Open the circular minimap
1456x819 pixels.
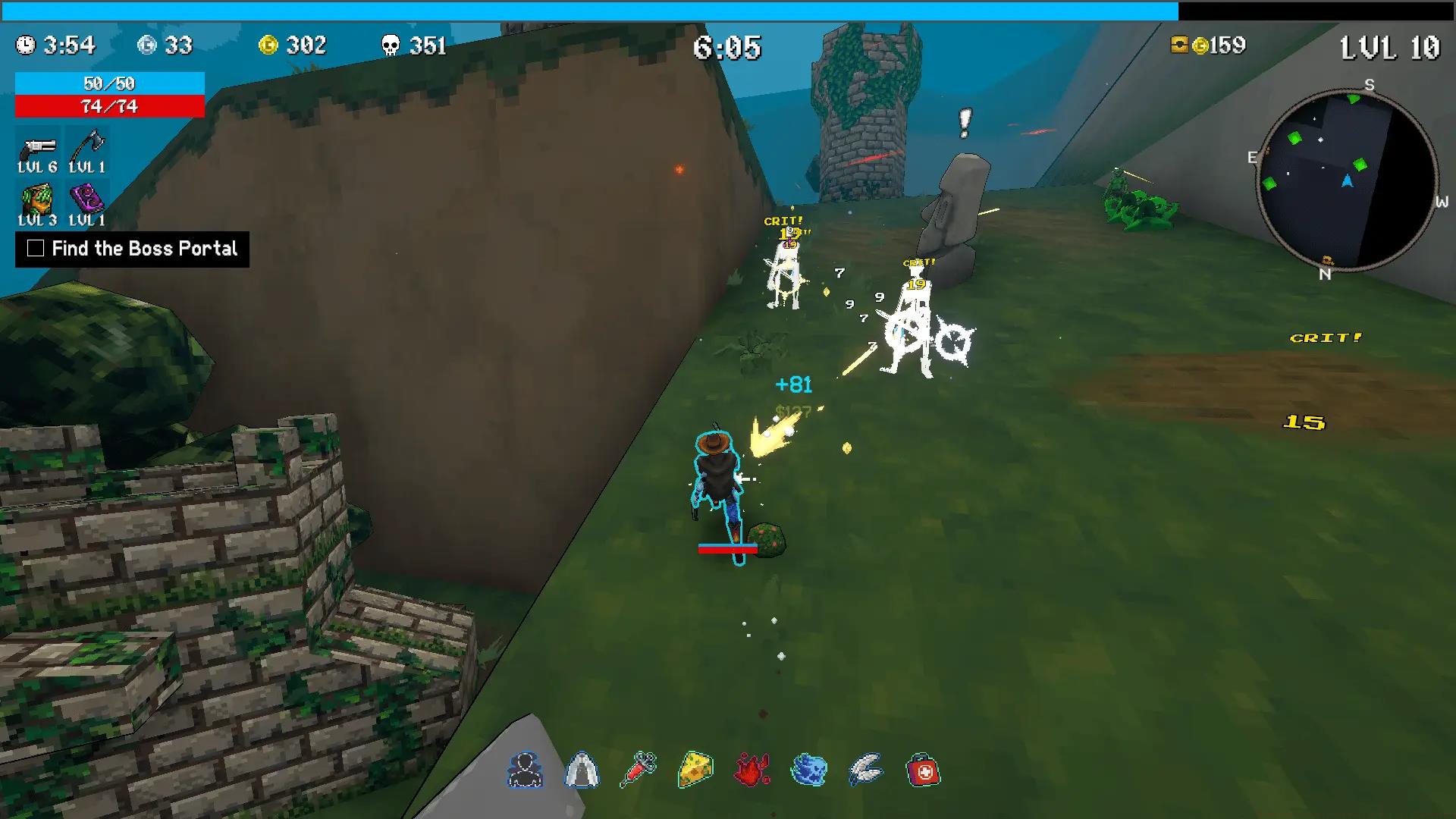[1346, 180]
